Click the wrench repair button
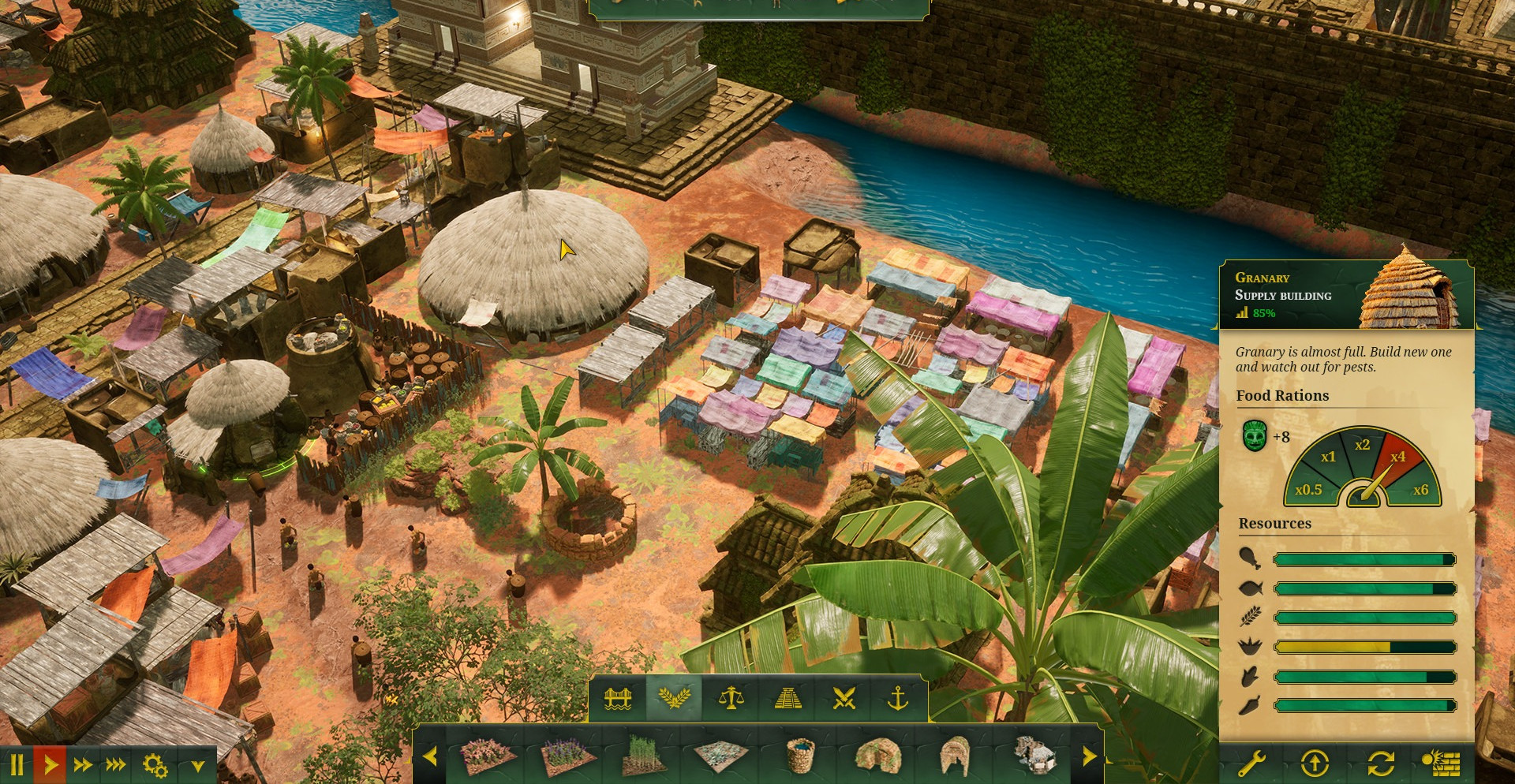 coord(1251,763)
